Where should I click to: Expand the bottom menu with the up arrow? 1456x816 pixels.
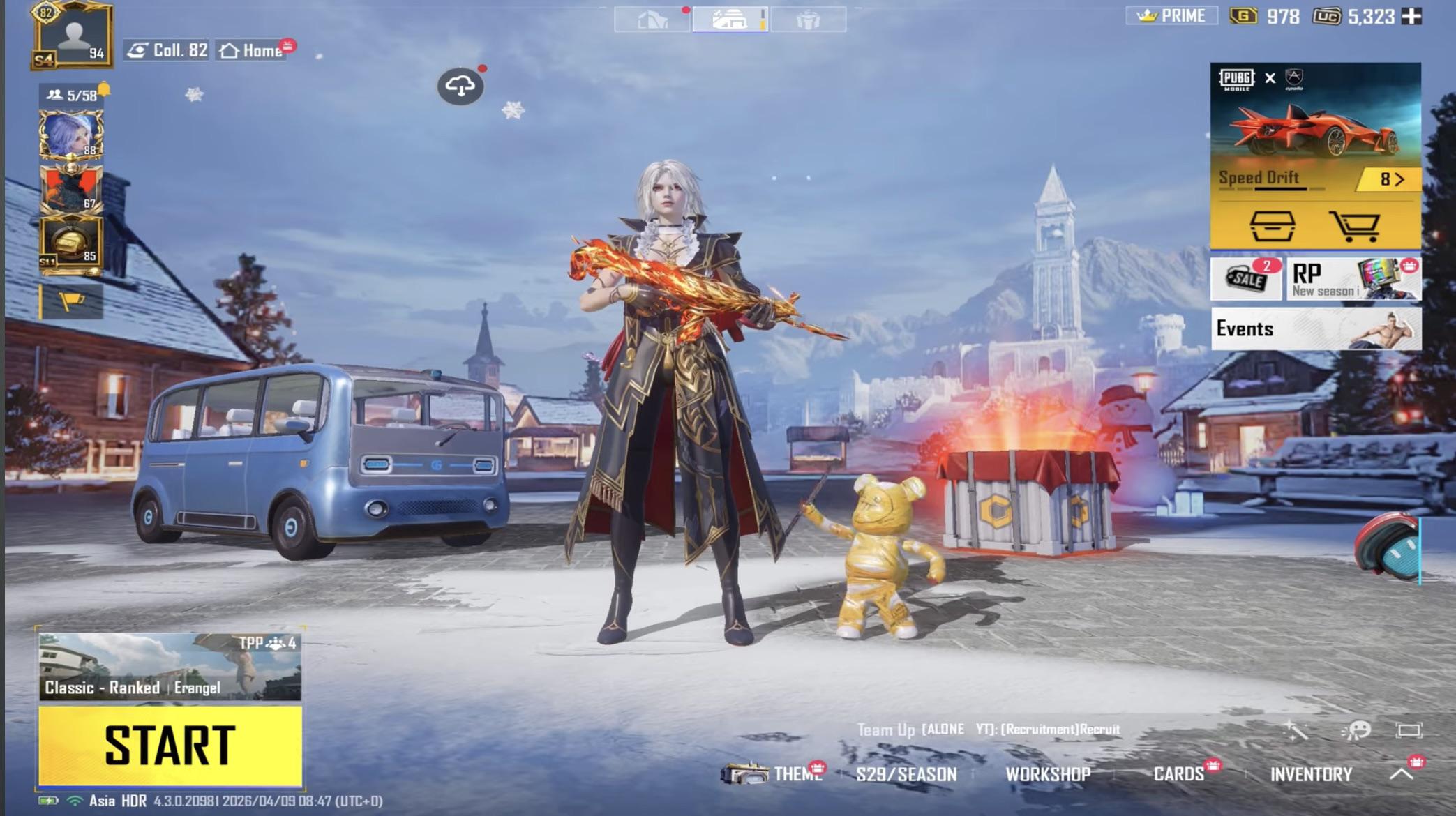(1402, 773)
